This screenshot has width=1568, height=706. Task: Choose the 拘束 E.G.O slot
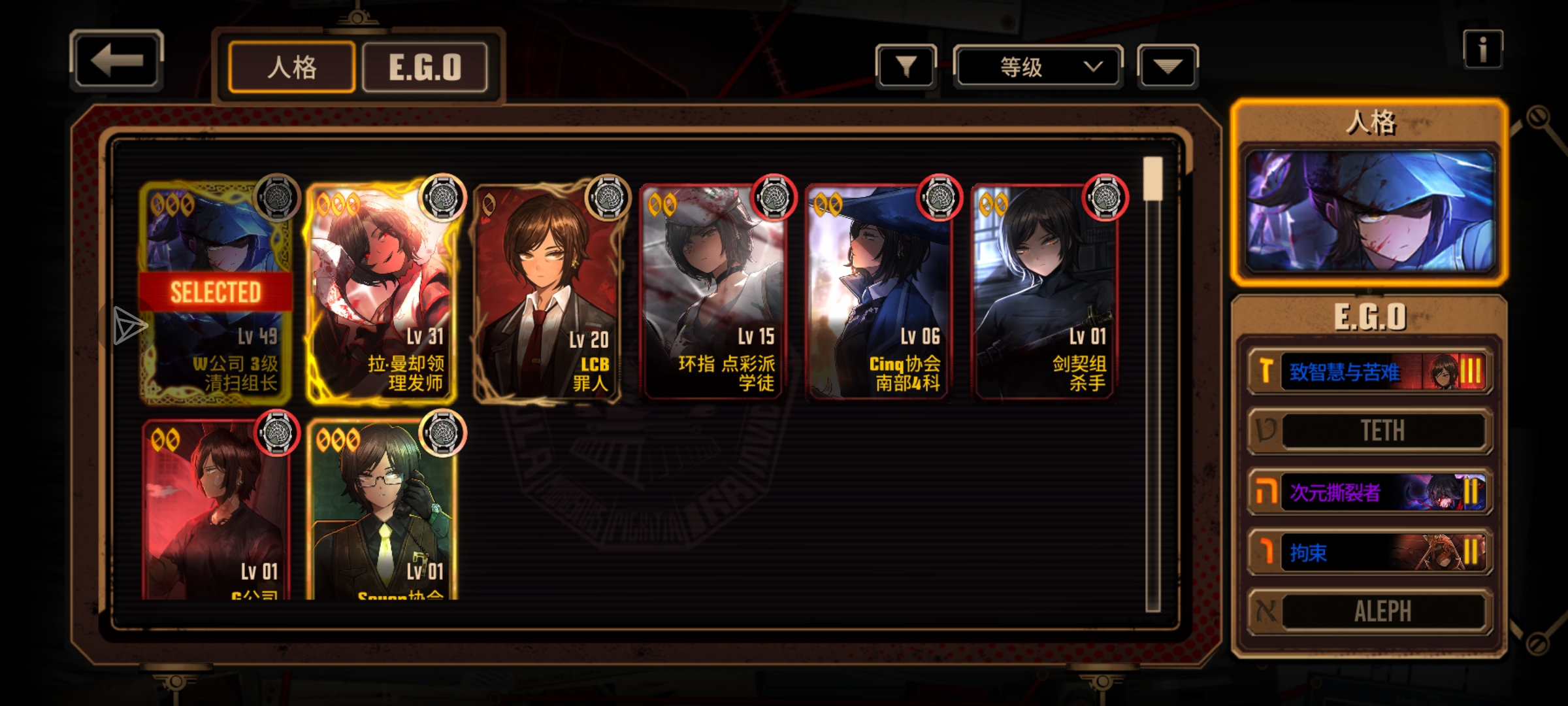(1370, 552)
